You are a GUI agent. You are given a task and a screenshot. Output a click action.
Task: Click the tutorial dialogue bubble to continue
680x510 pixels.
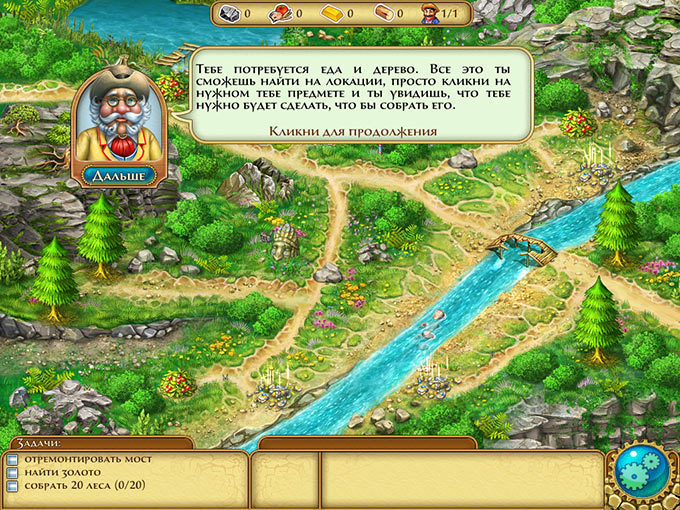[x=358, y=94]
